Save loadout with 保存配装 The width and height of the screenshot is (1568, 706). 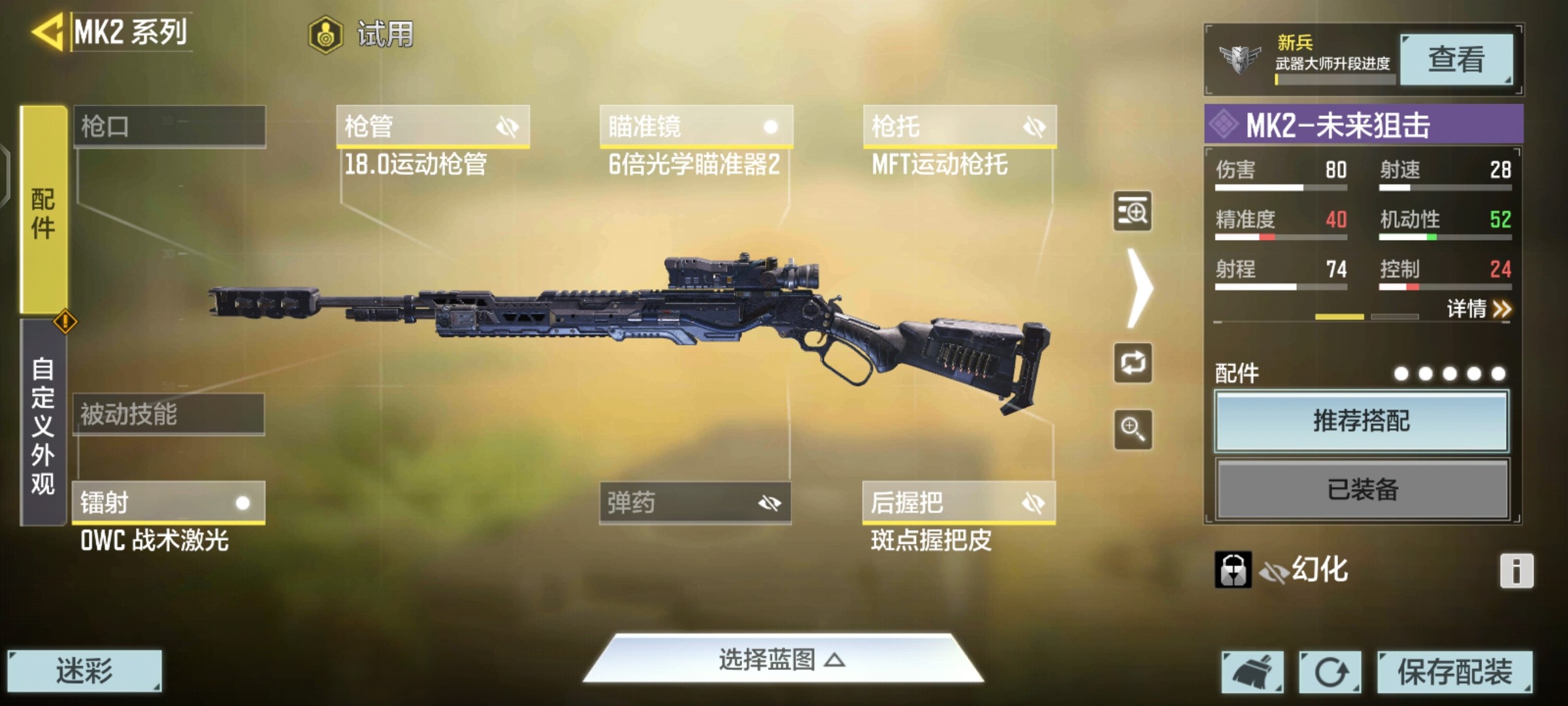[x=1454, y=672]
